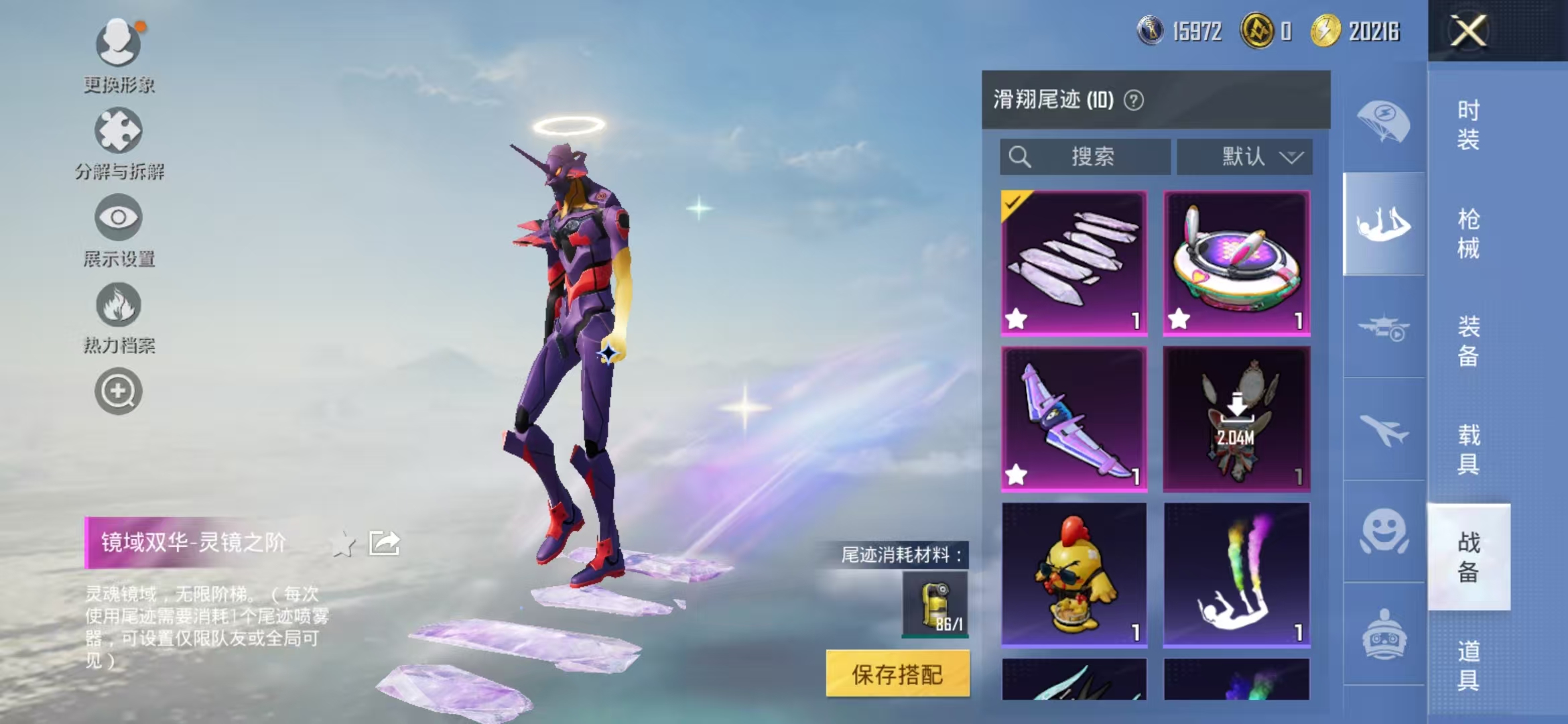Open 展示设置 display settings

click(x=118, y=218)
